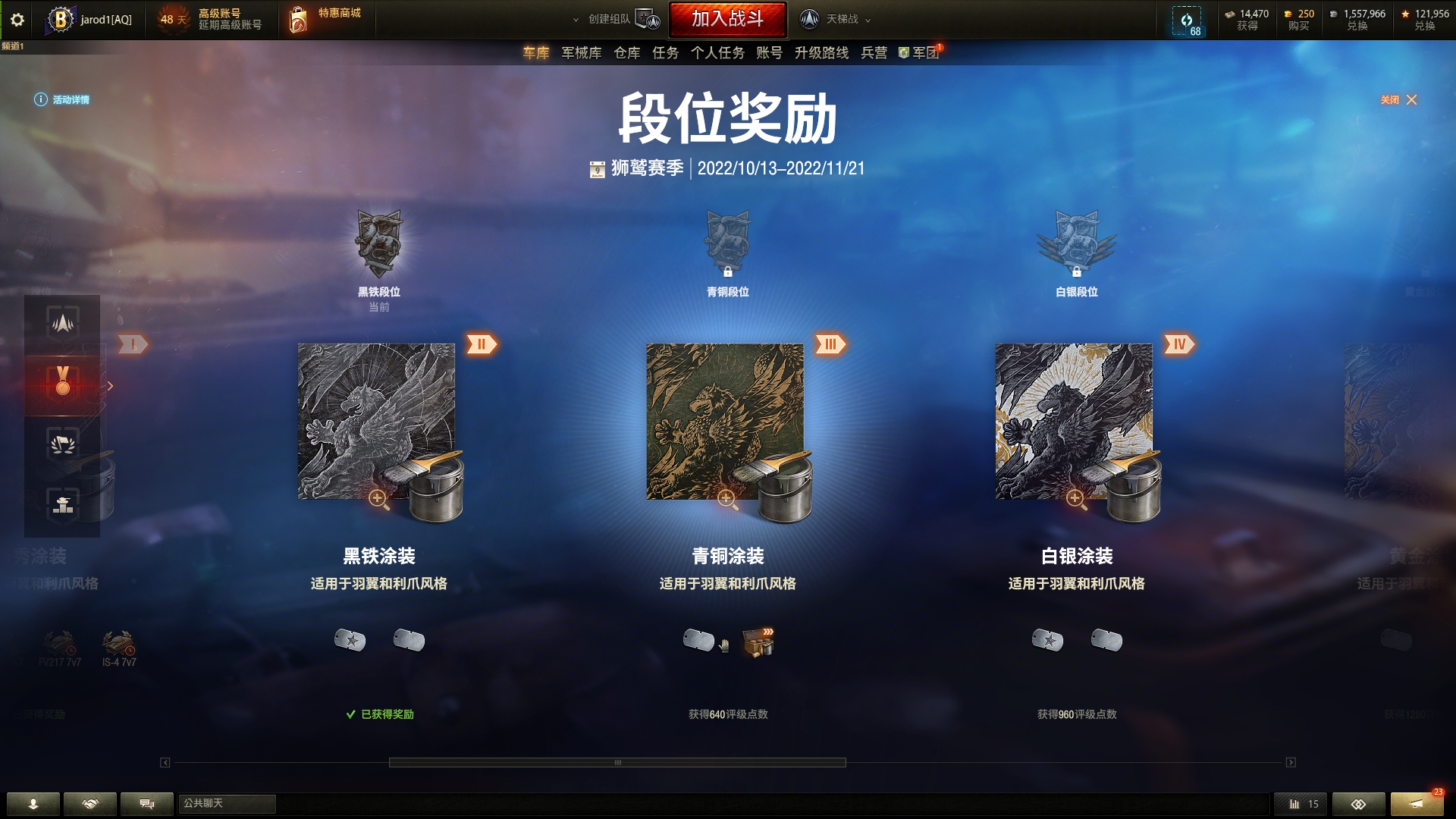Click the red 加入战斗 battle button
This screenshot has width=1456, height=819.
pos(727,19)
